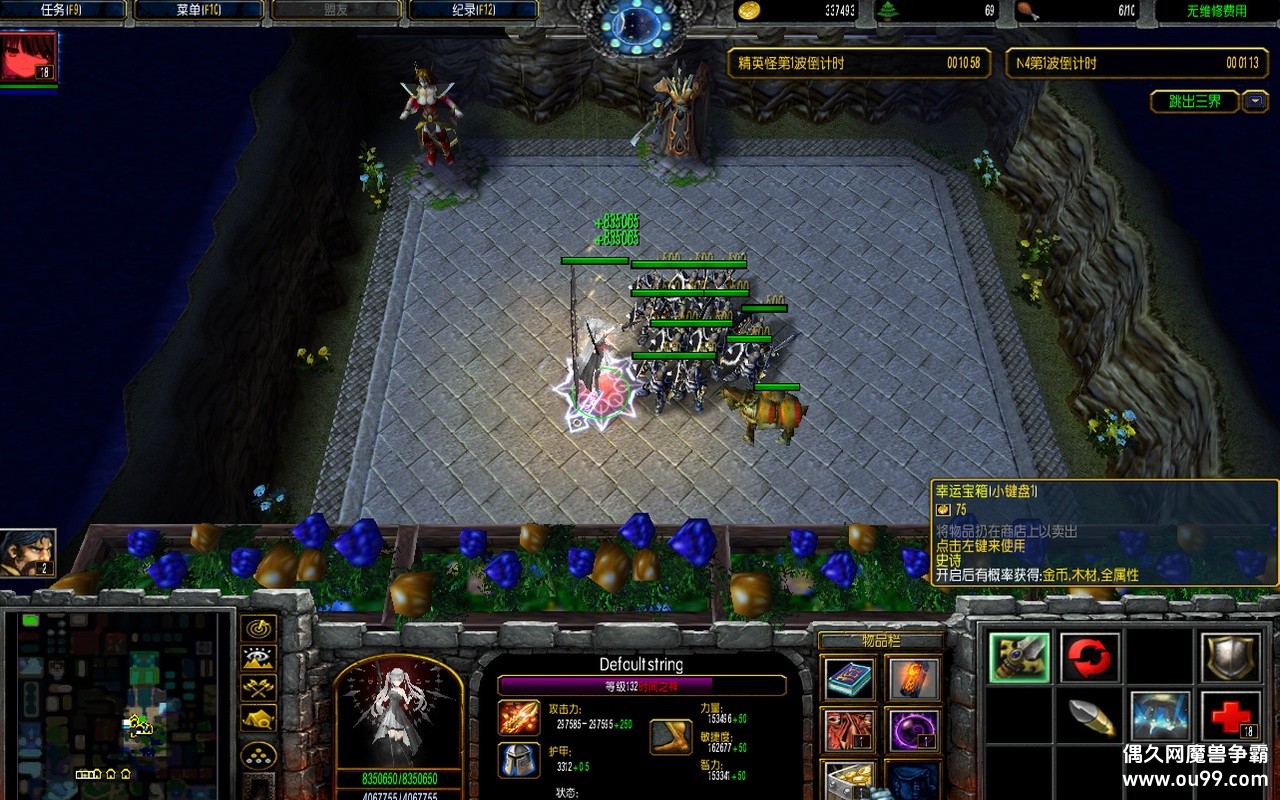Toggle the tent formation movement button

[x=258, y=716]
